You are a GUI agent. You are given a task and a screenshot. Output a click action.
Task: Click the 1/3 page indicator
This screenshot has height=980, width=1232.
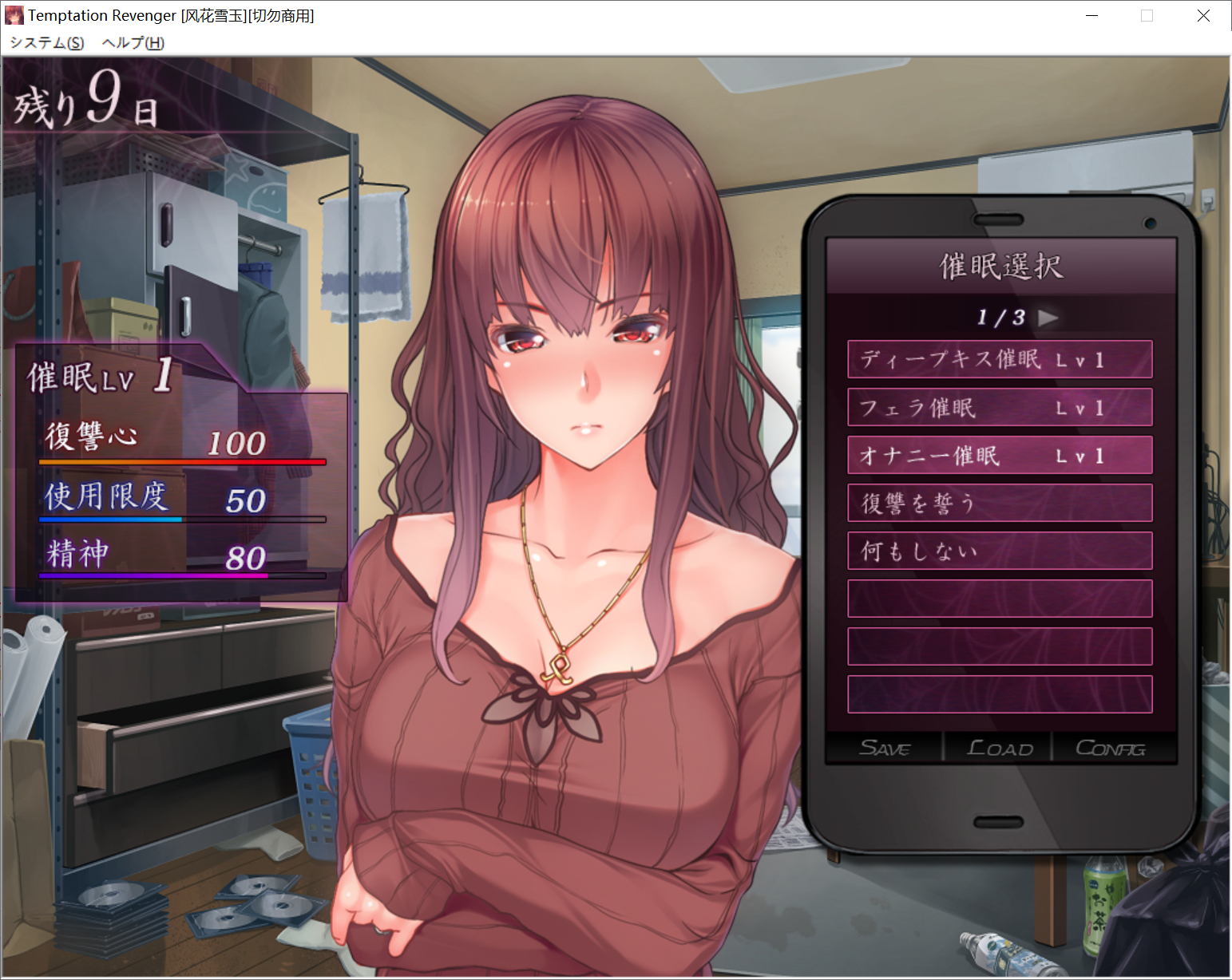[x=1000, y=317]
